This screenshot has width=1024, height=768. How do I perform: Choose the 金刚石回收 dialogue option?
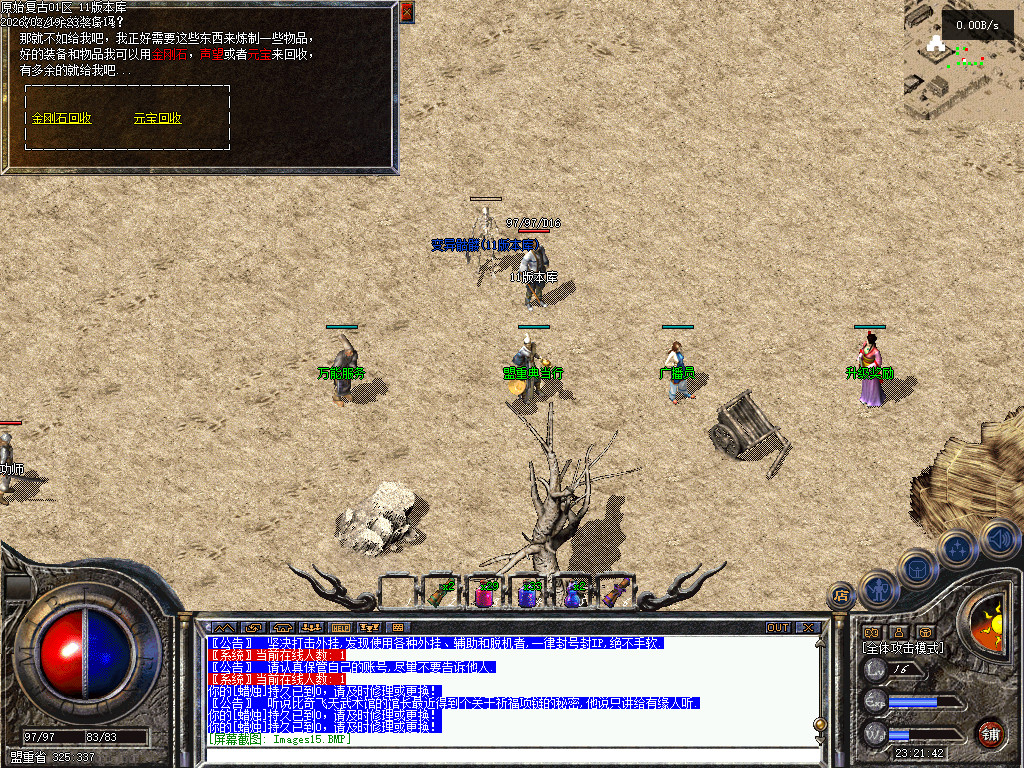[62, 118]
